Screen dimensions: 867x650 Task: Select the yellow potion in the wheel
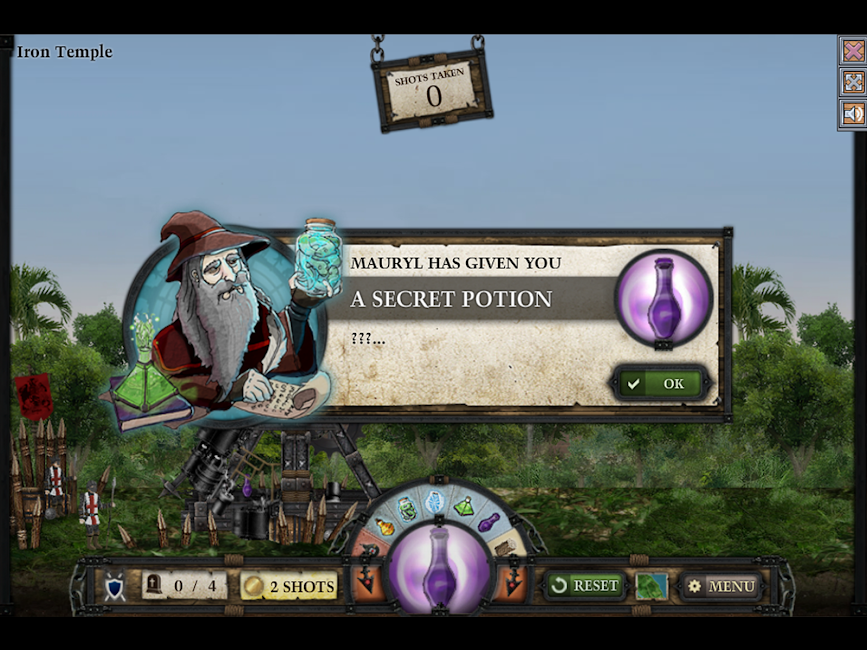pyautogui.click(x=384, y=526)
